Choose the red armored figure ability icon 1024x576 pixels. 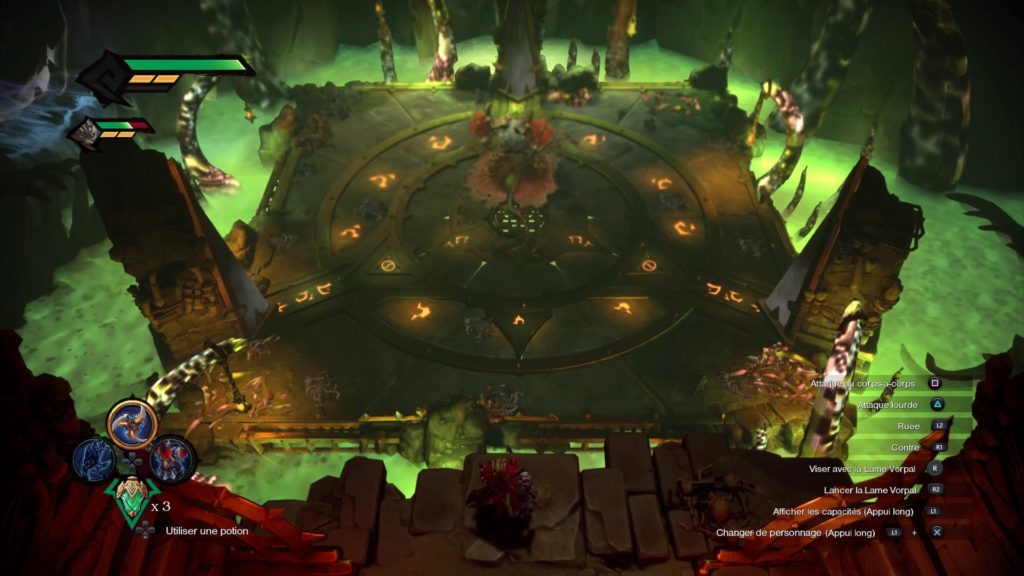[170, 460]
